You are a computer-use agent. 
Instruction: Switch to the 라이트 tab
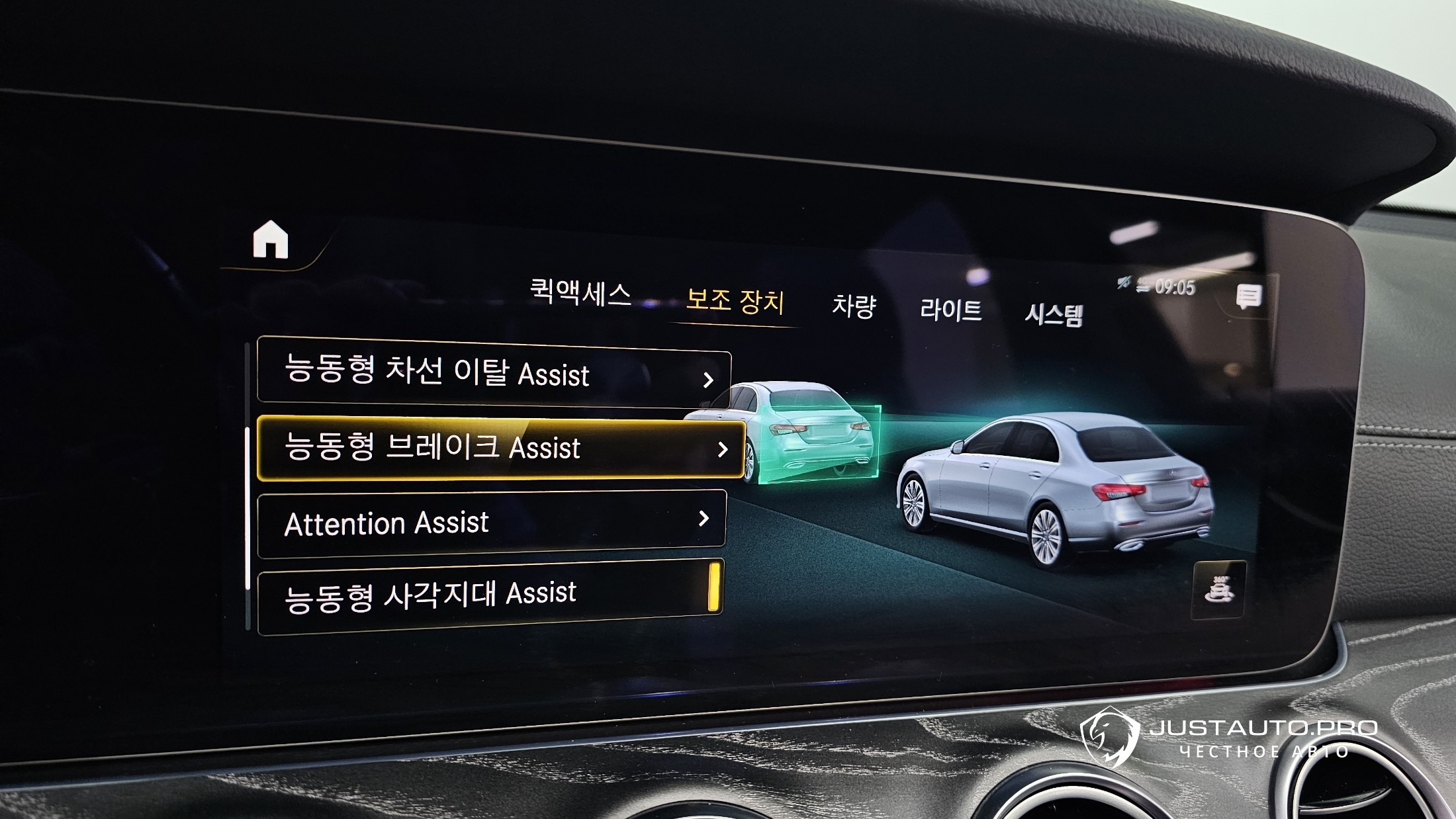[x=950, y=310]
